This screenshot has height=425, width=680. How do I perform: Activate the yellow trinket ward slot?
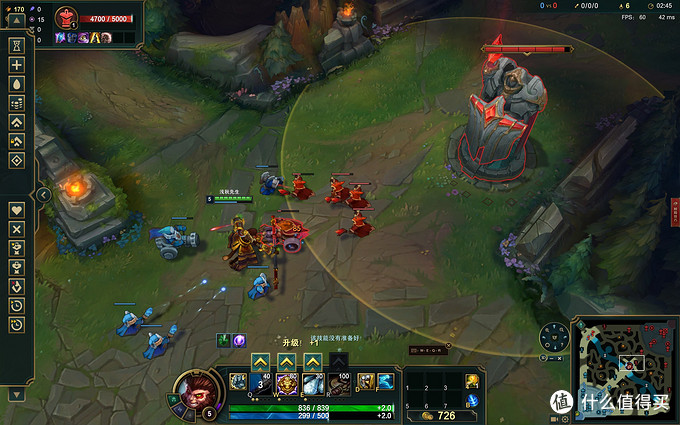(472, 381)
